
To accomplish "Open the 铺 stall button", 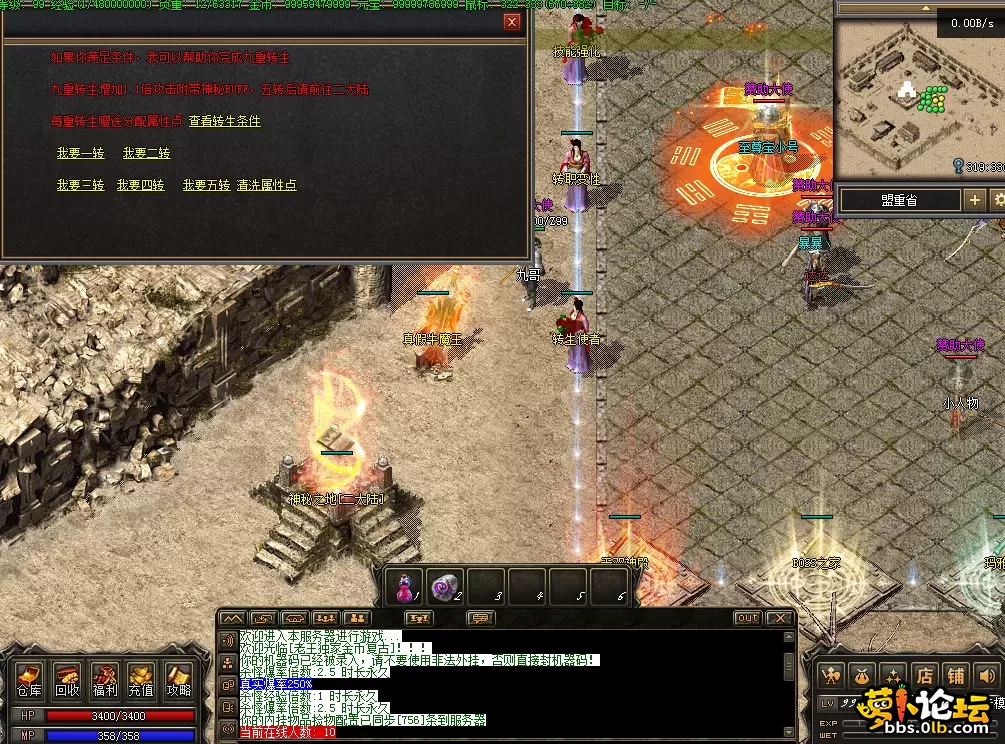I will click(x=956, y=676).
